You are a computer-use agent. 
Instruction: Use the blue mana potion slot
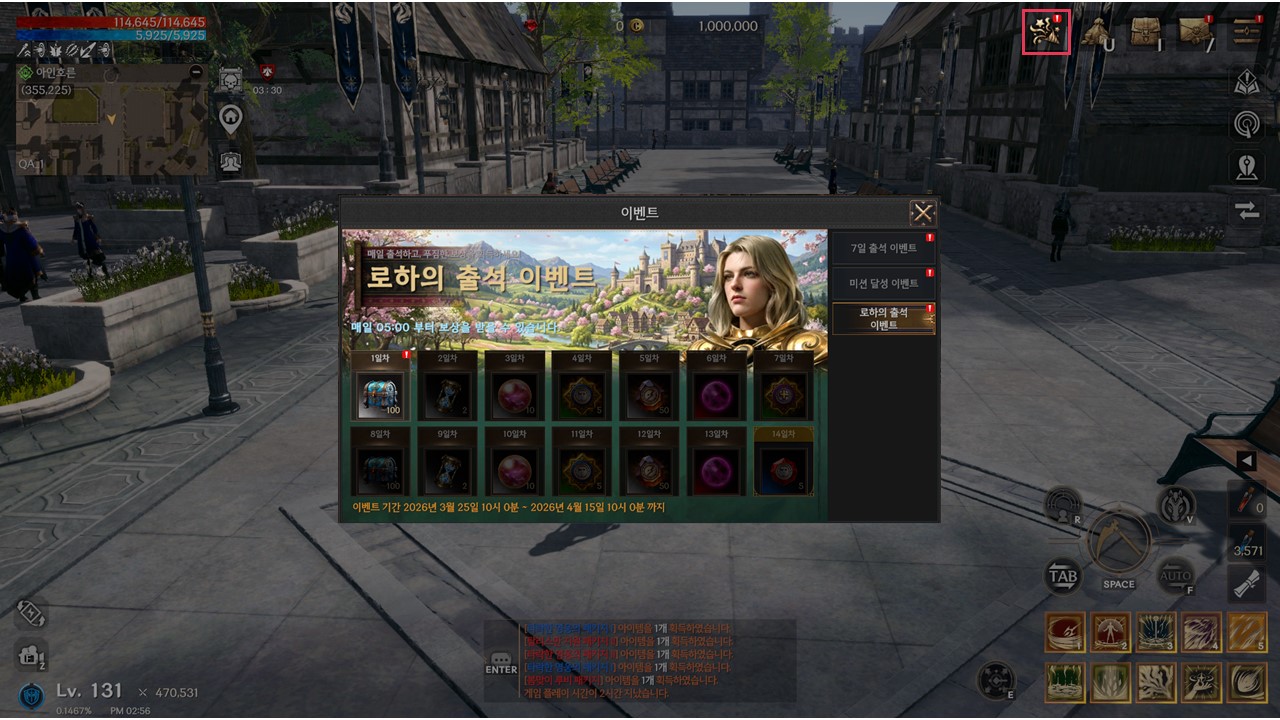(x=1246, y=541)
